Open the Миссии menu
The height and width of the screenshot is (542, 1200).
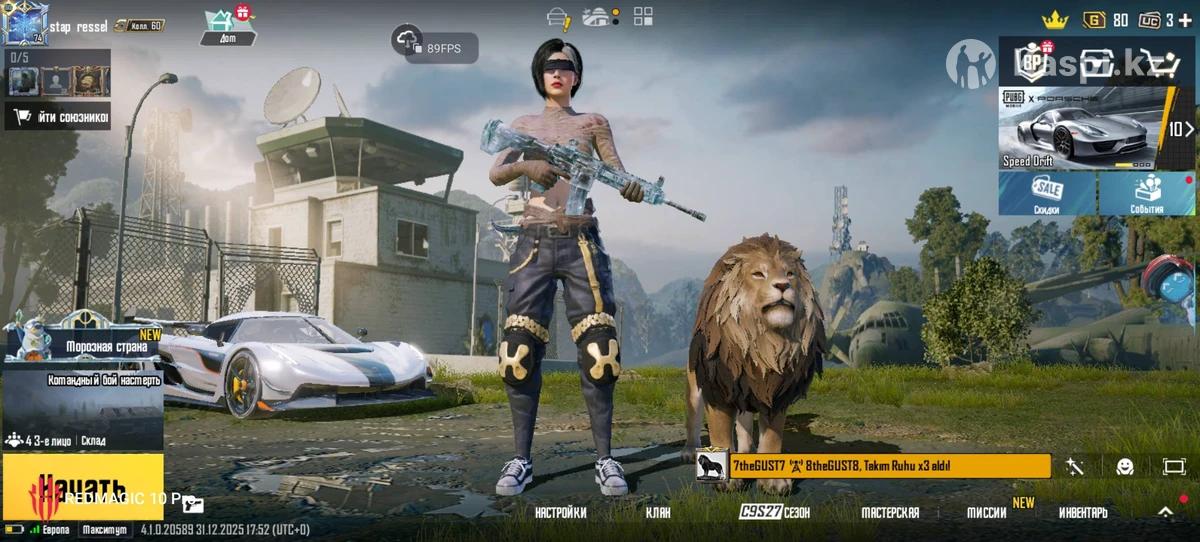(x=987, y=513)
